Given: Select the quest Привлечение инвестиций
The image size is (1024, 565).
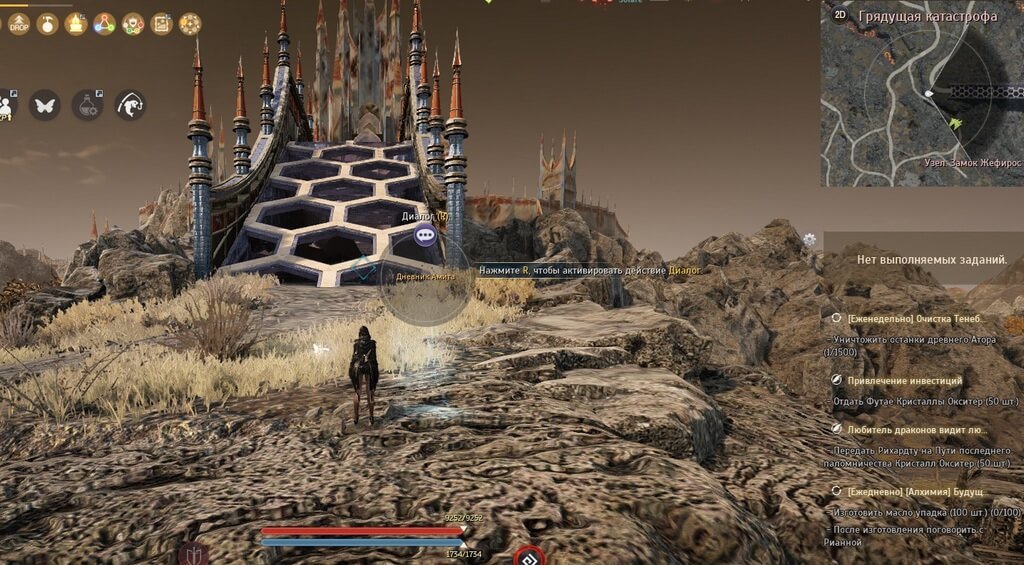Looking at the screenshot, I should pos(904,380).
